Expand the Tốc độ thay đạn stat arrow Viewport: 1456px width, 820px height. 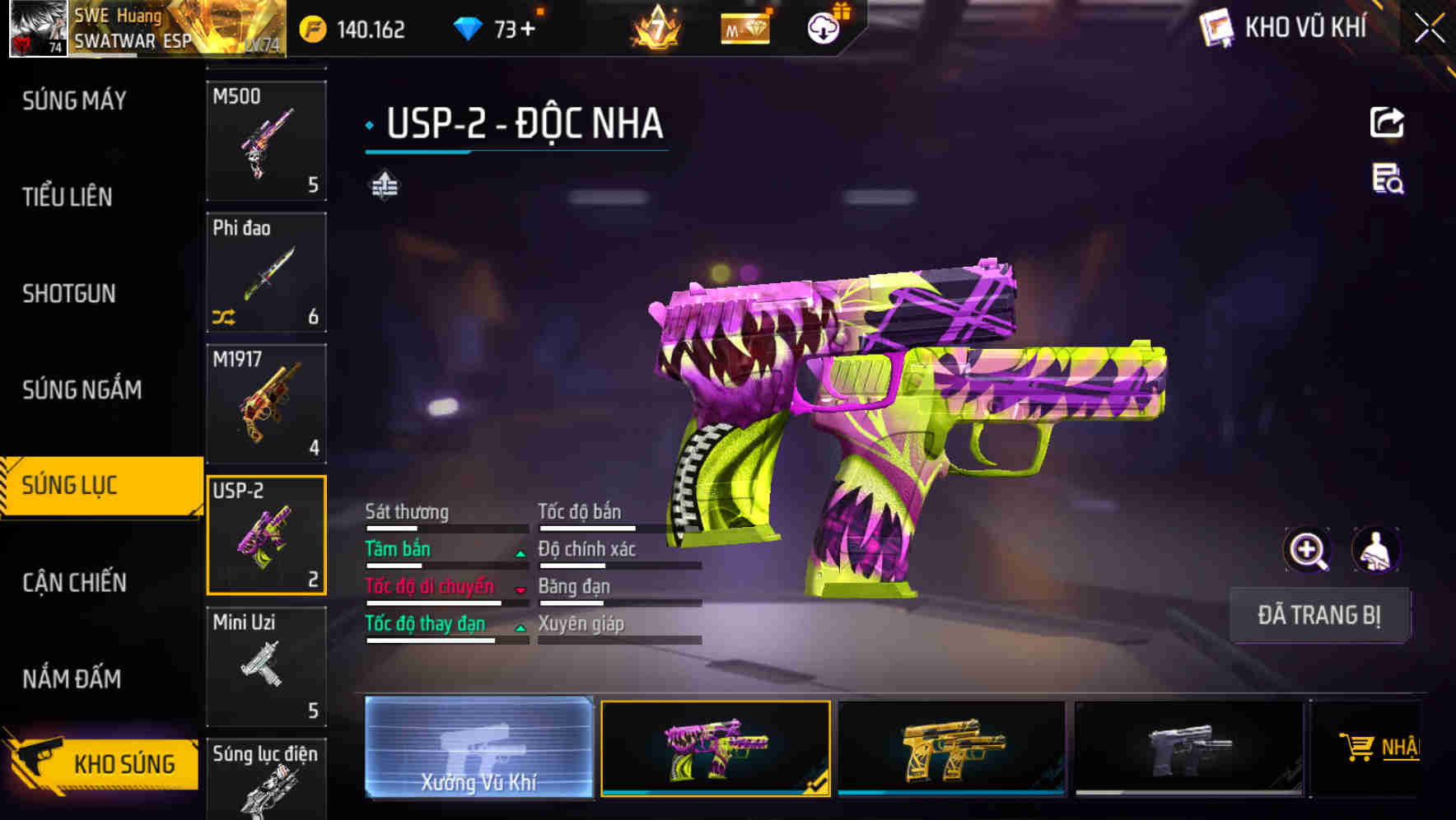(520, 627)
